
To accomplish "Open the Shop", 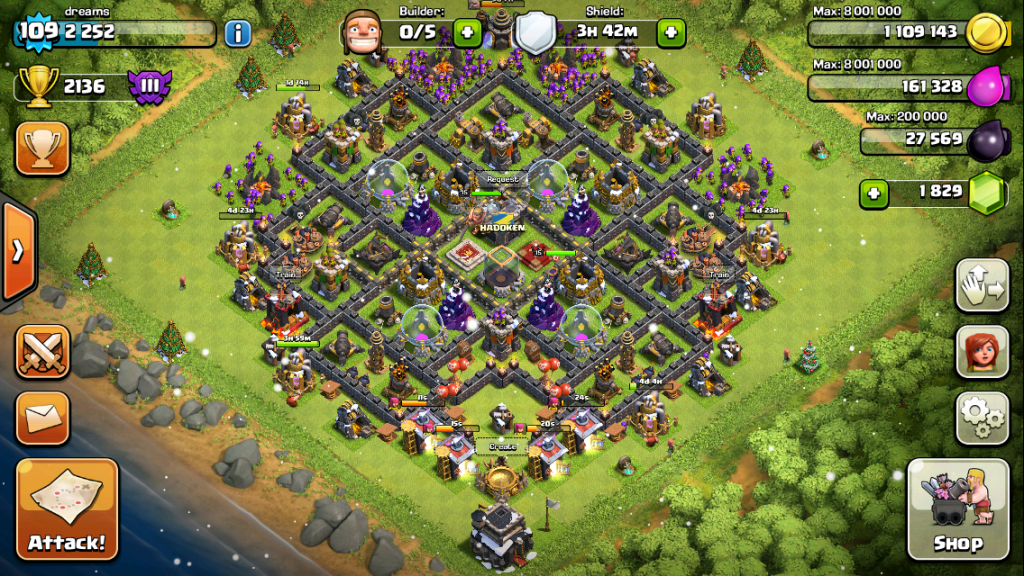I will (957, 509).
